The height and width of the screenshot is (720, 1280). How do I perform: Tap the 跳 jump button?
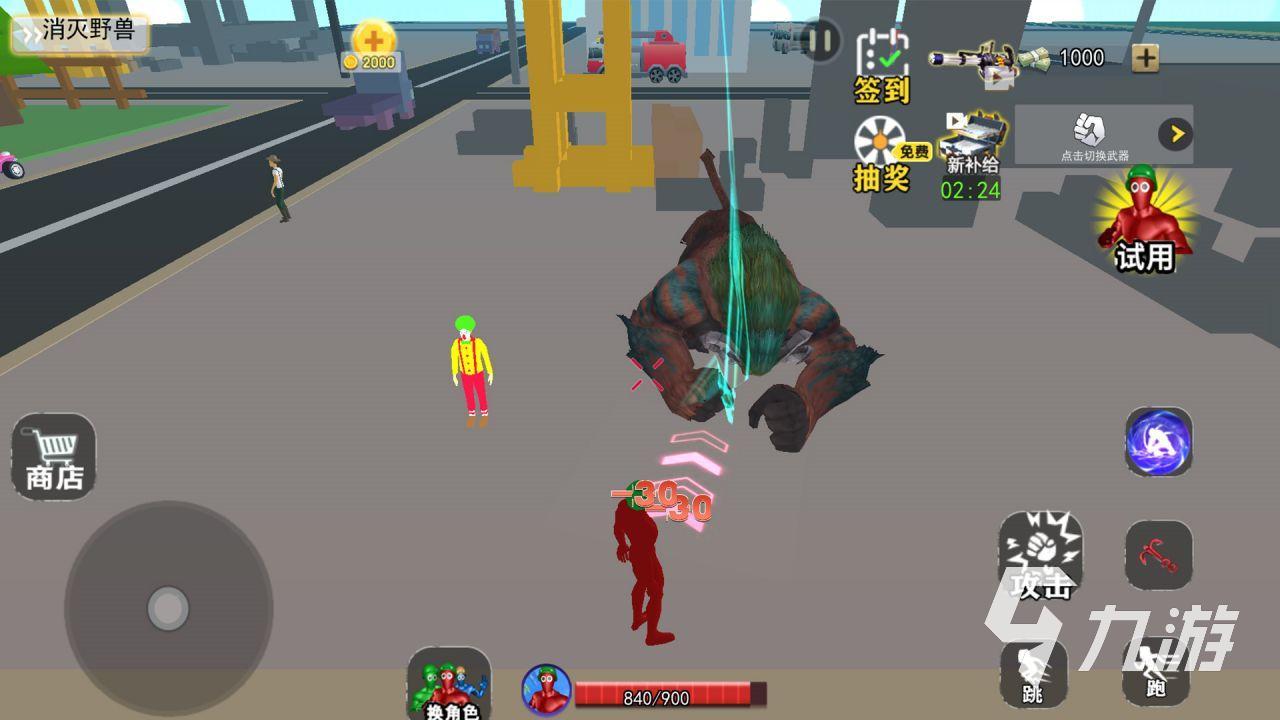click(1033, 672)
